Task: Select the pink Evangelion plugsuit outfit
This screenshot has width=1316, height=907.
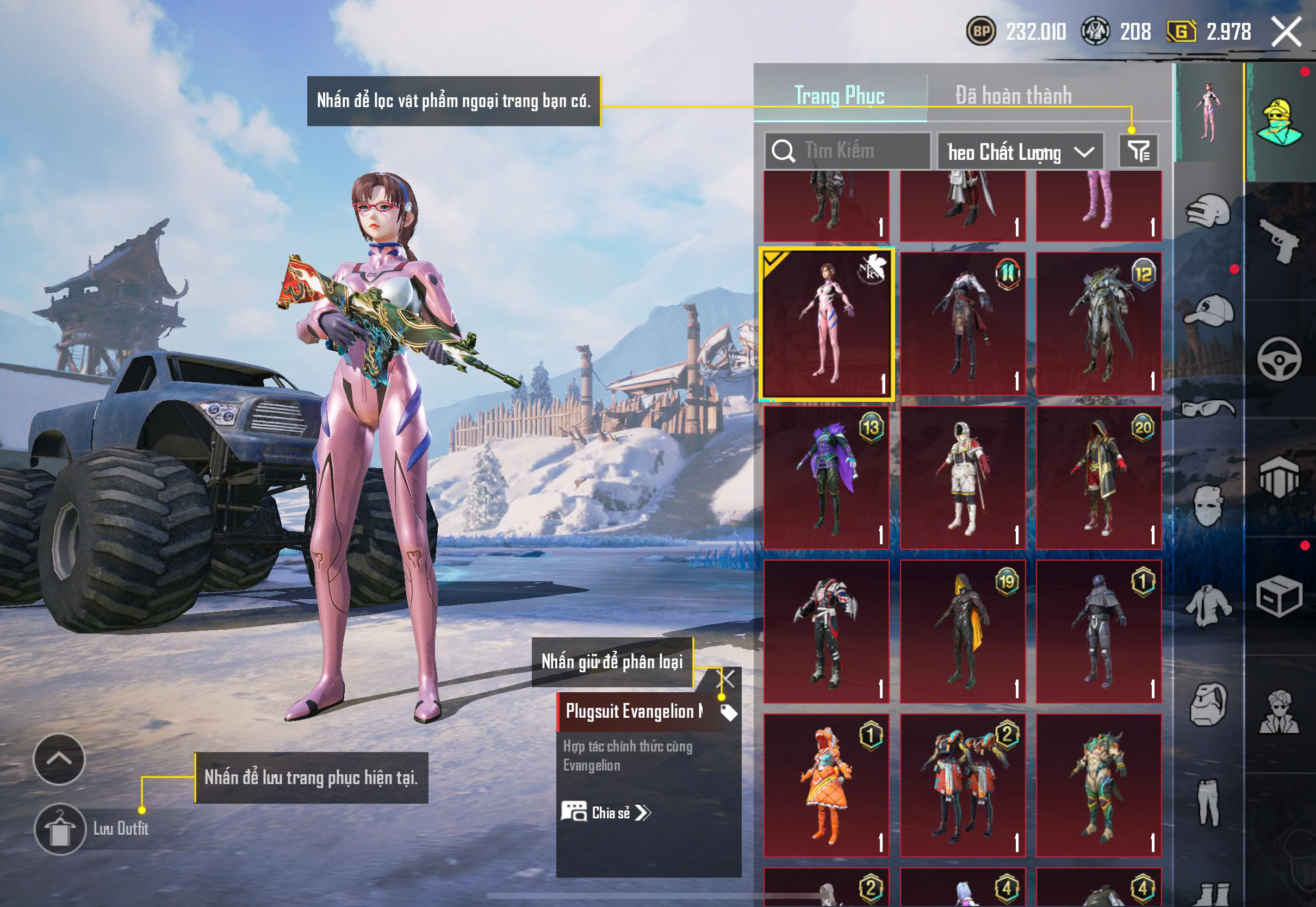Action: (826, 325)
